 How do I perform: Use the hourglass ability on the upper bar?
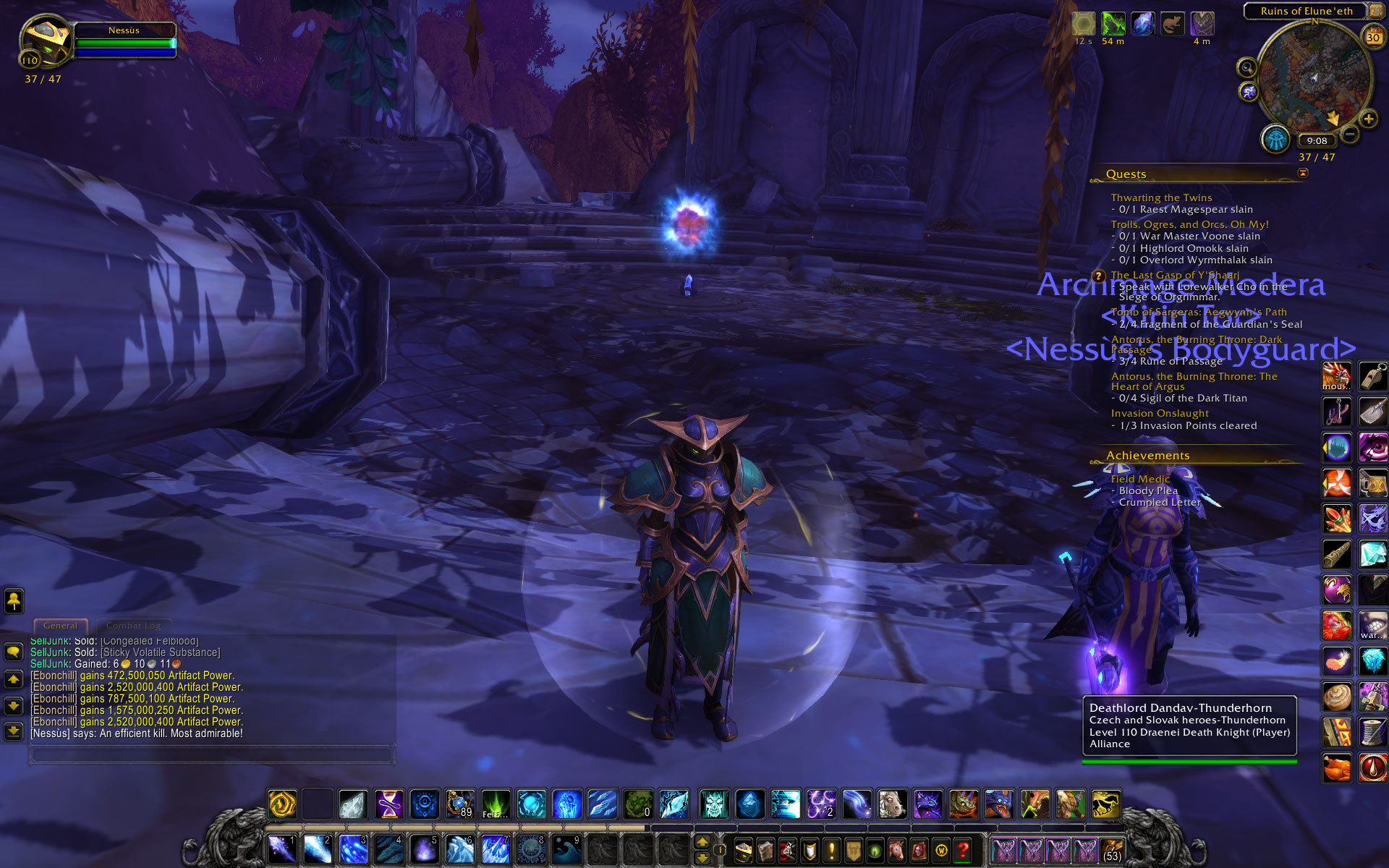tap(388, 804)
